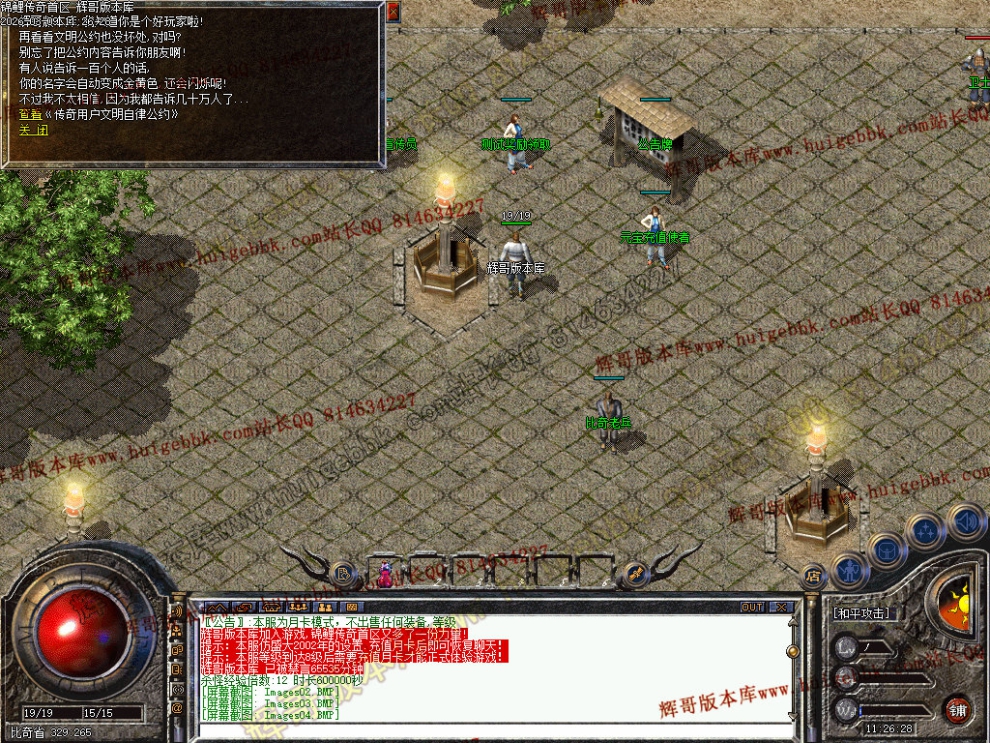The image size is (990, 743).
Task: Select the red potion in the belt slot
Action: click(384, 574)
